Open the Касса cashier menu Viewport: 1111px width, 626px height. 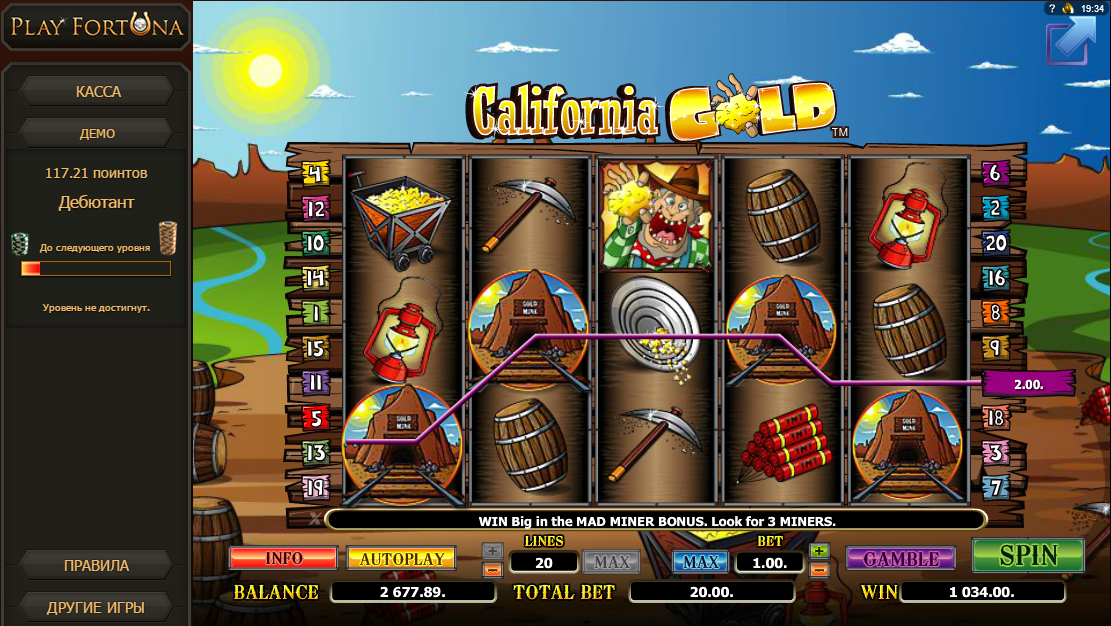click(x=98, y=92)
